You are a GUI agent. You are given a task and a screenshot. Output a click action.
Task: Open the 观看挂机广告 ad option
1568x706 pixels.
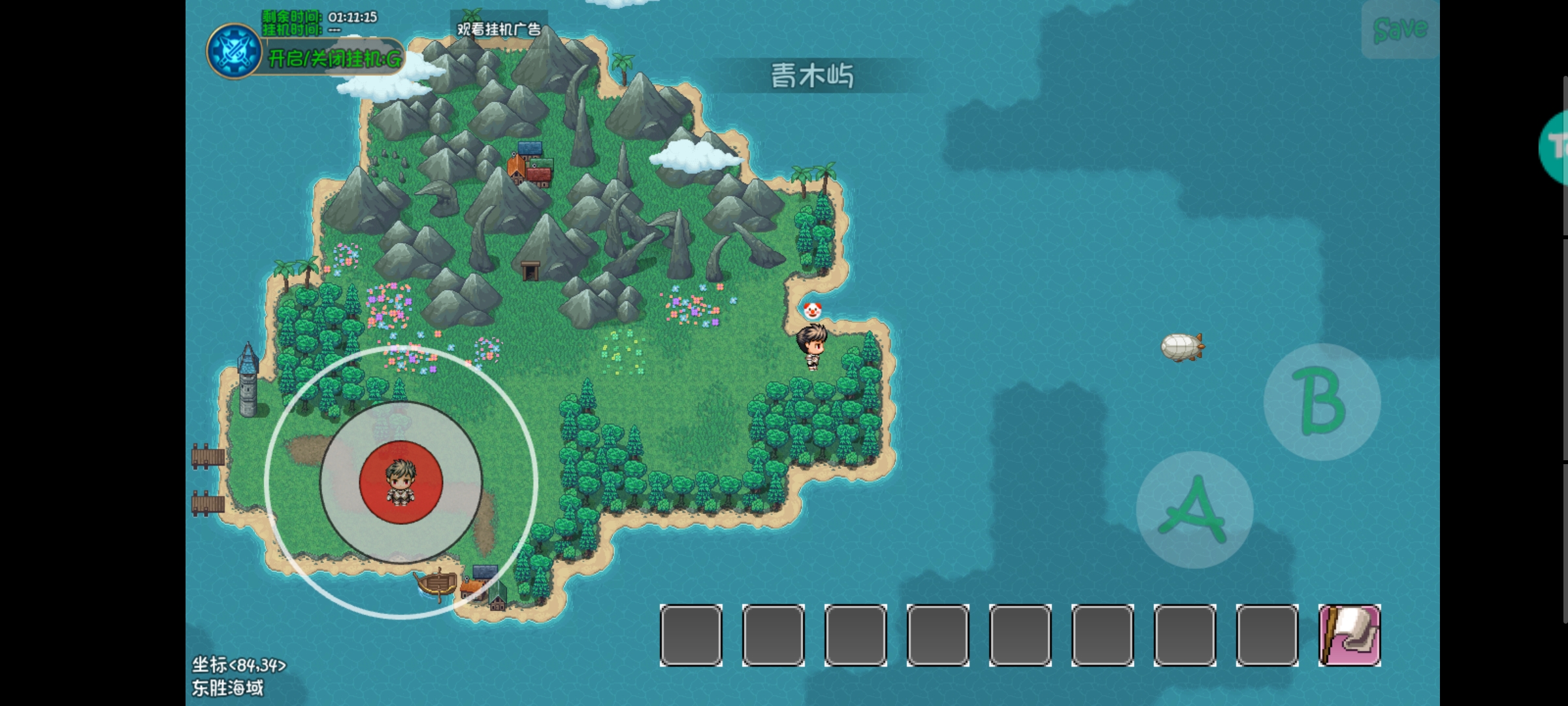[x=498, y=29]
